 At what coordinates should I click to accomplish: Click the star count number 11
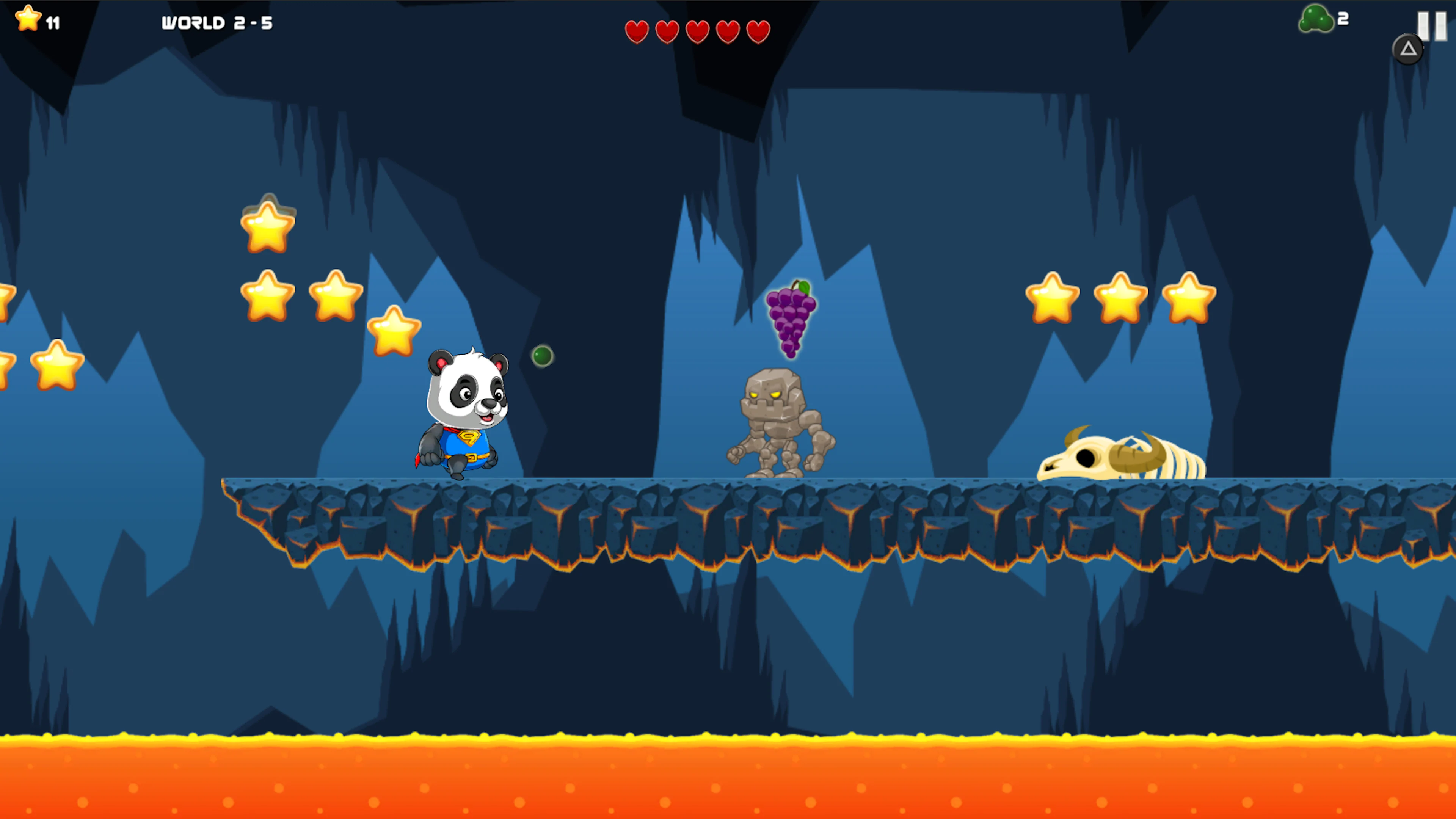(x=53, y=23)
